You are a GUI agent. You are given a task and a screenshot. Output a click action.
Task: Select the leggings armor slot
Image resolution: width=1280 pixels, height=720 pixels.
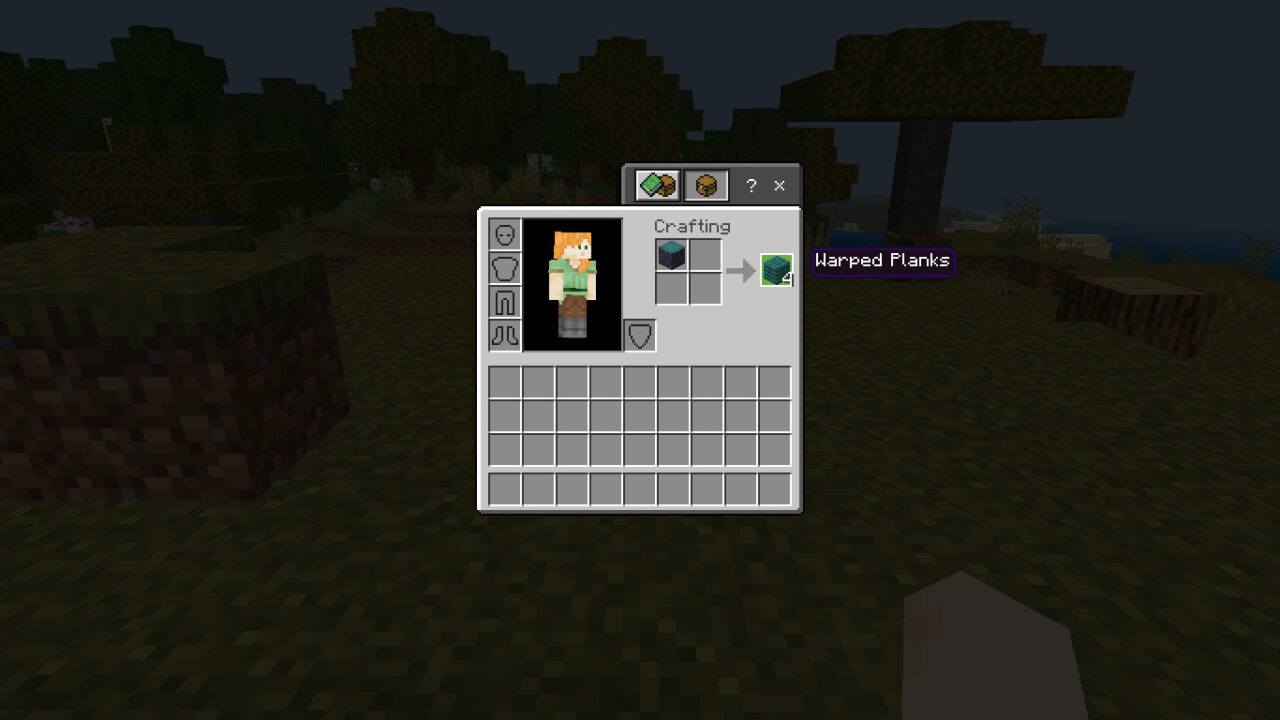pos(507,301)
